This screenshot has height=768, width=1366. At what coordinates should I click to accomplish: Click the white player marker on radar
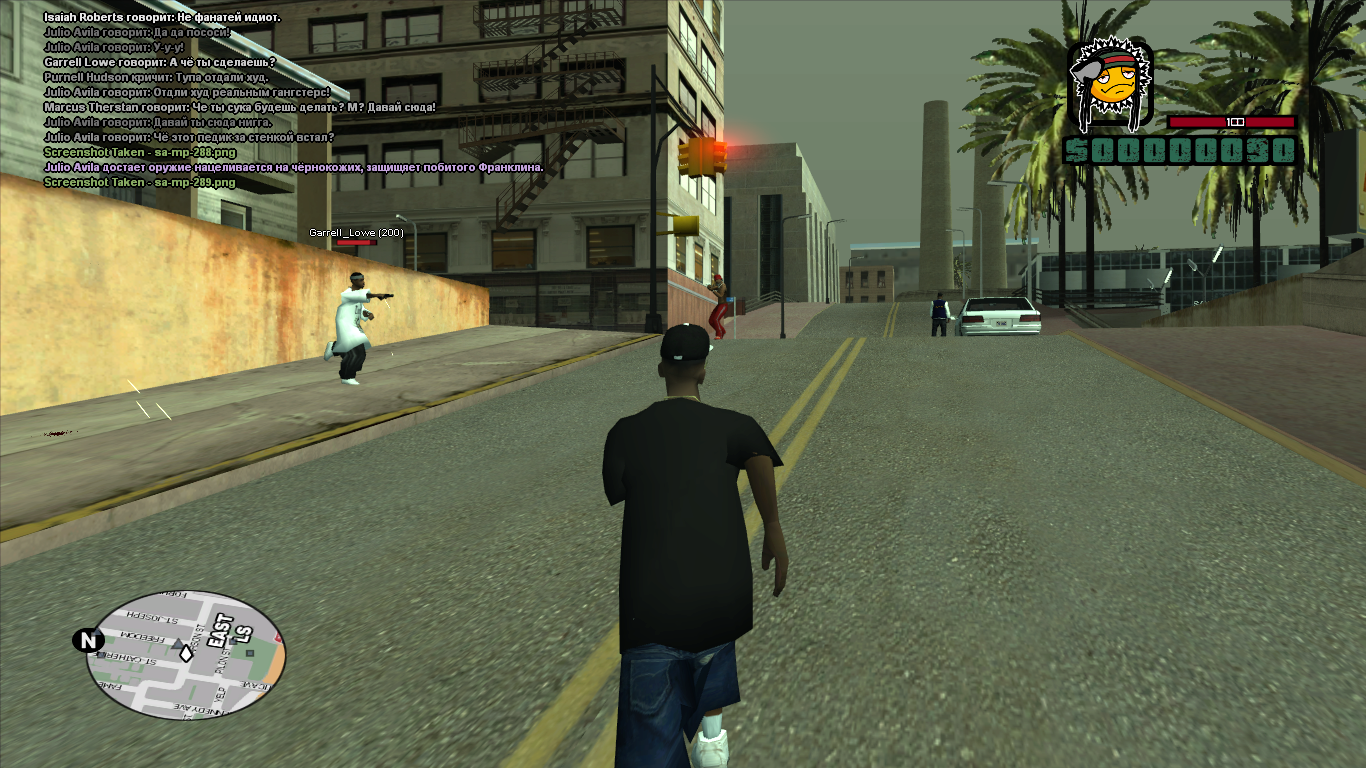click(186, 653)
